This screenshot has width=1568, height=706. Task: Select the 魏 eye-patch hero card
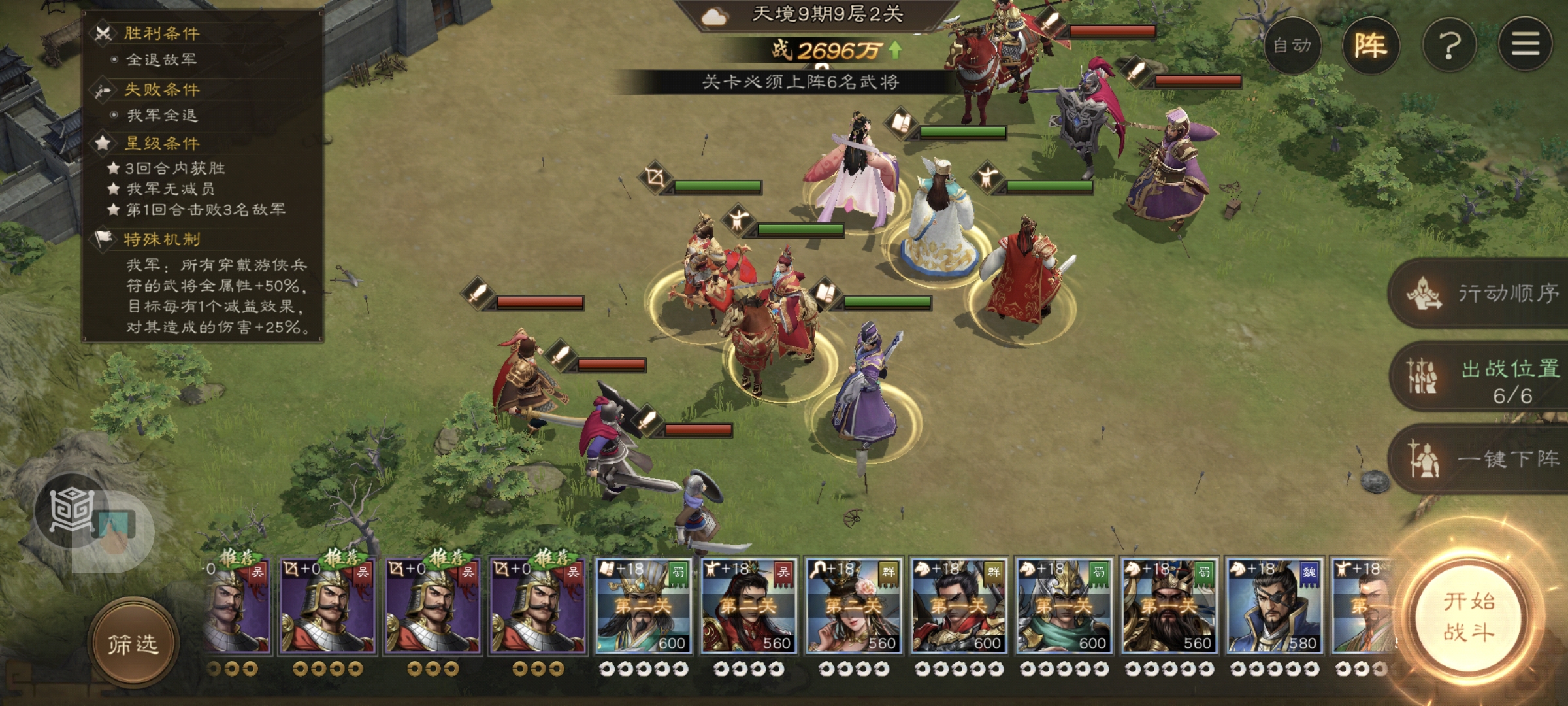pyautogui.click(x=1274, y=606)
